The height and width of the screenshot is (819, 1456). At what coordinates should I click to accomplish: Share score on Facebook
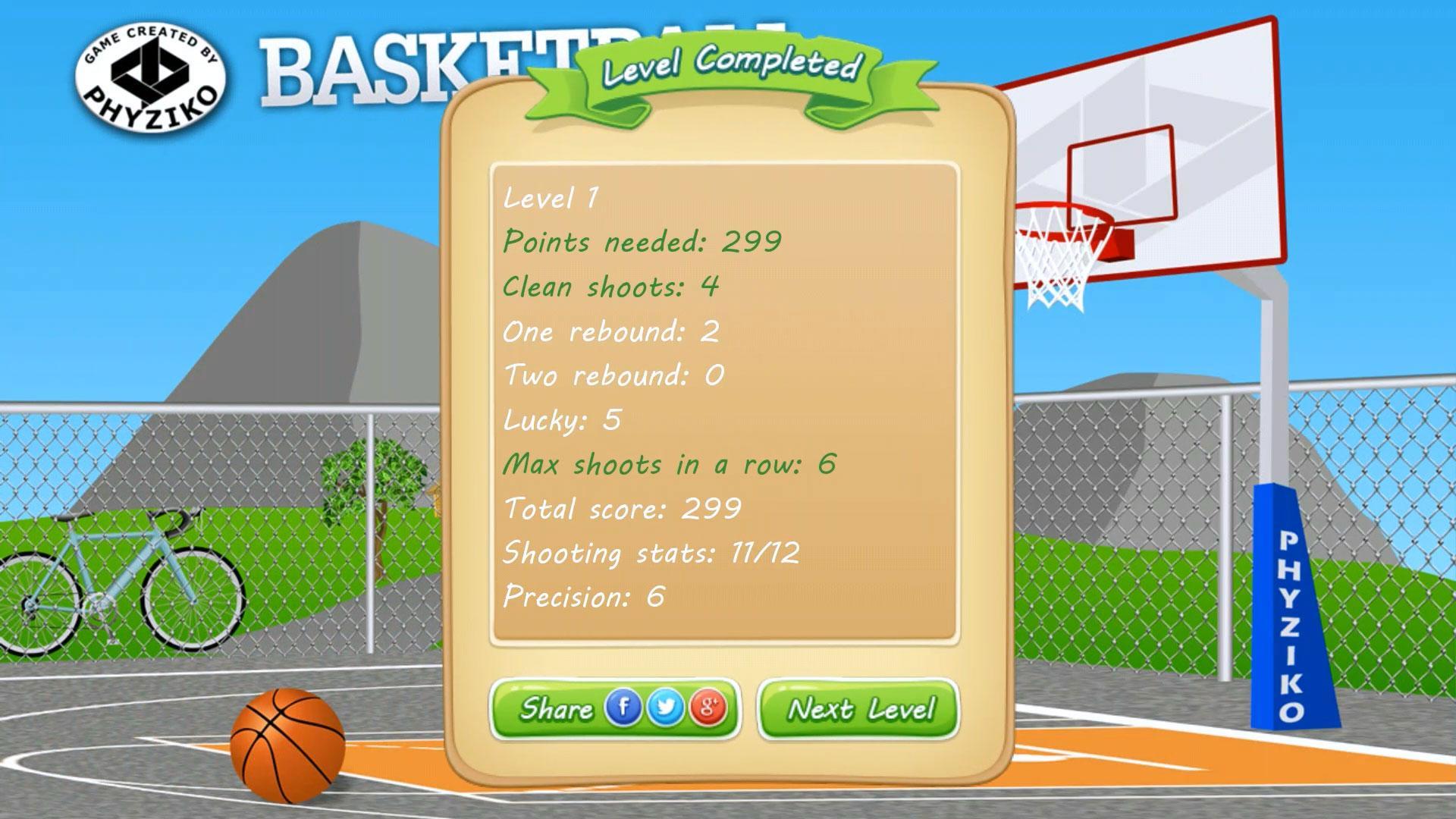click(623, 708)
